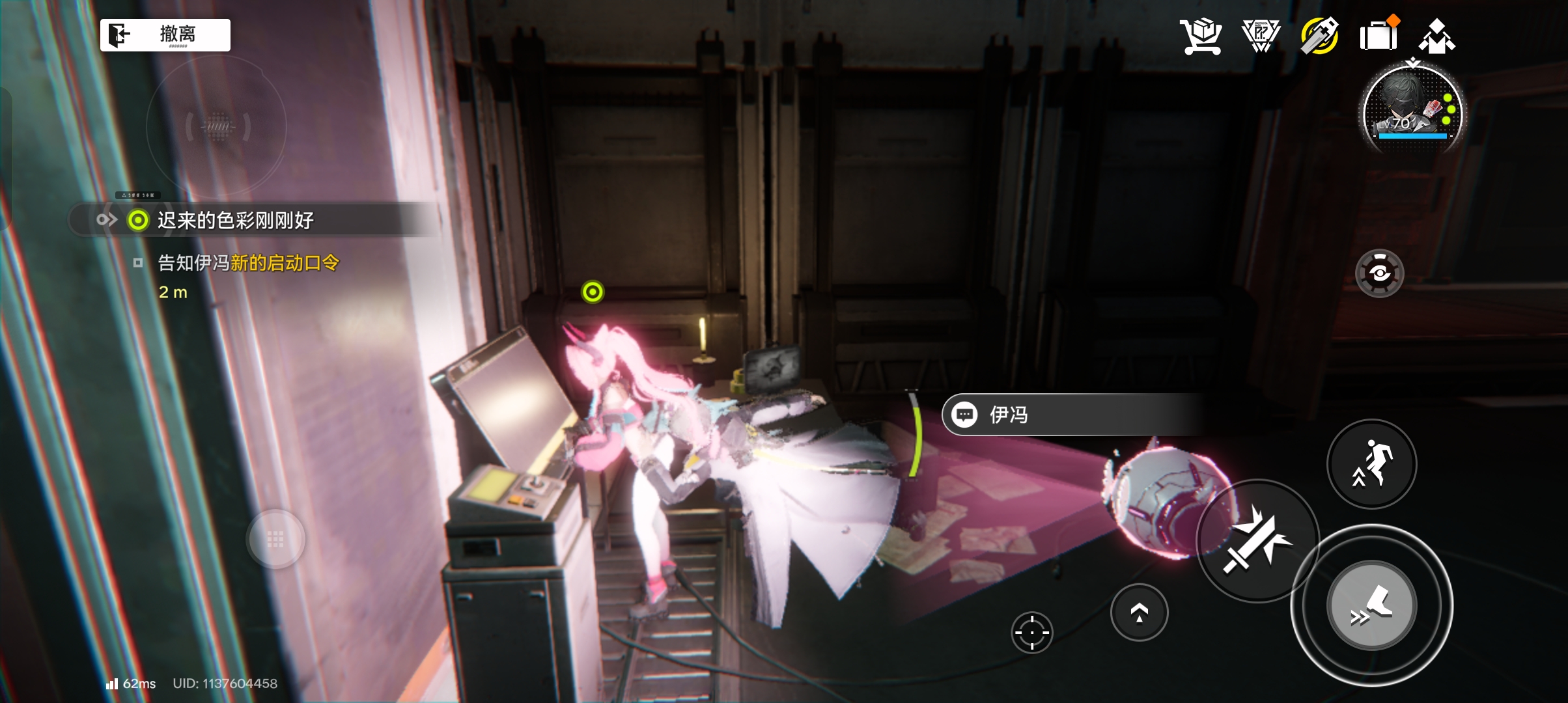Open the yellow circular pass icon
1568x703 pixels.
pos(1319,36)
